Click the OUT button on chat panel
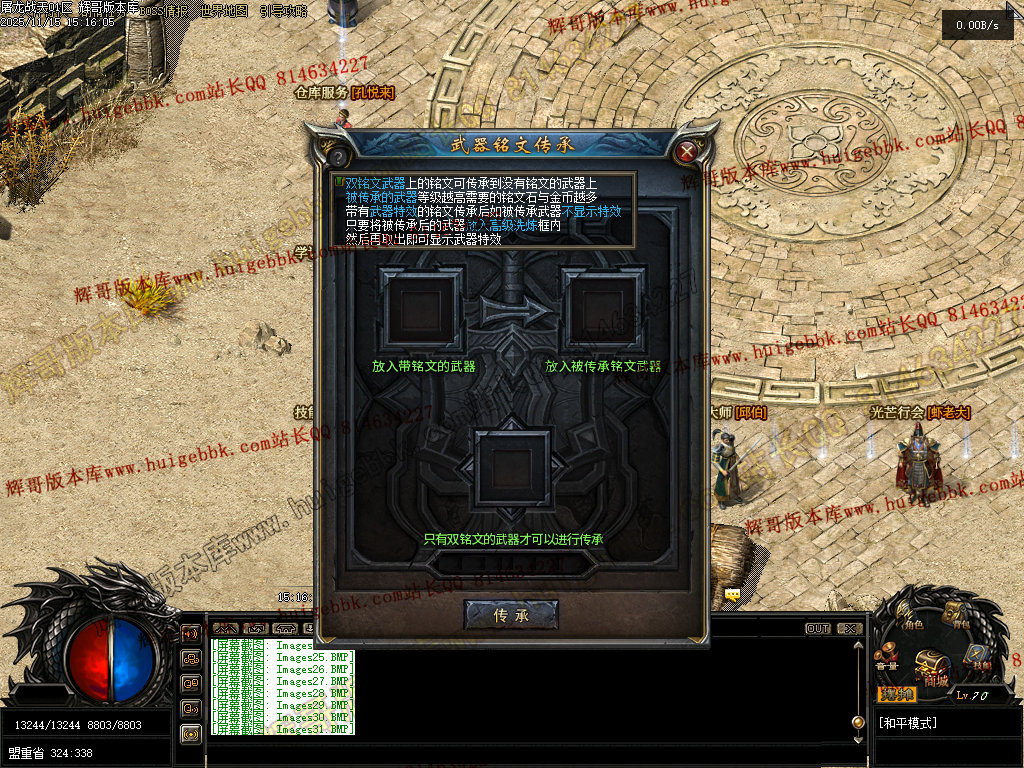This screenshot has height=768, width=1024. [818, 629]
